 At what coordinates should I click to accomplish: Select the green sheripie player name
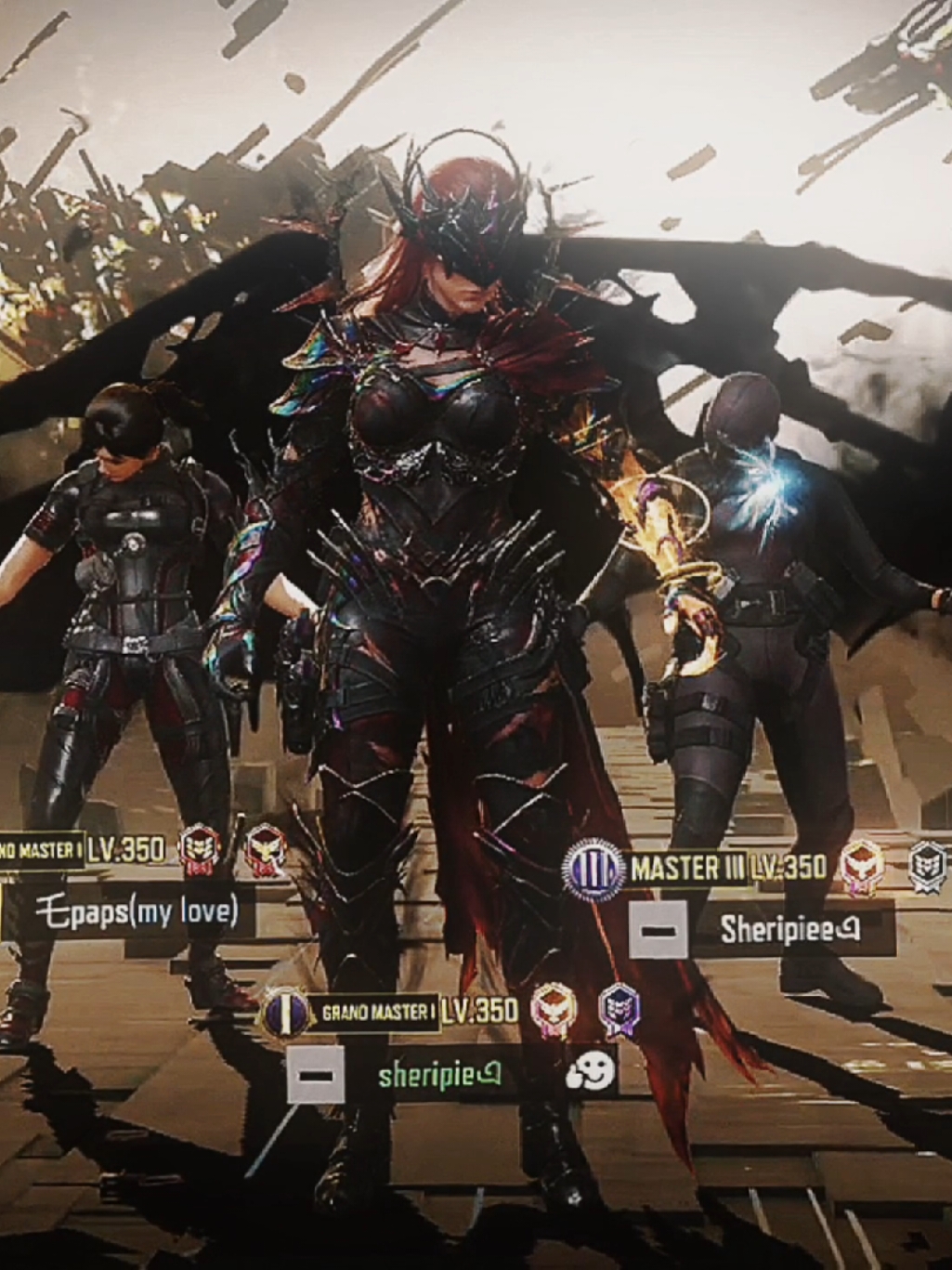click(439, 1075)
